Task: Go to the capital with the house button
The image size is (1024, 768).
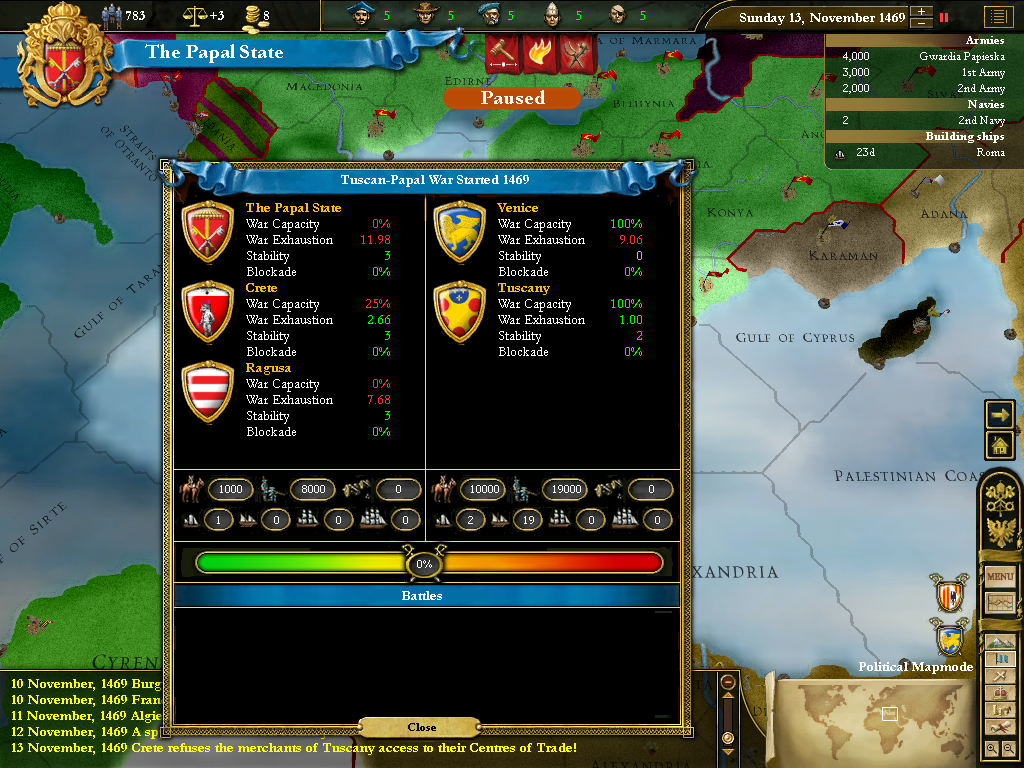Action: pyautogui.click(x=1000, y=445)
